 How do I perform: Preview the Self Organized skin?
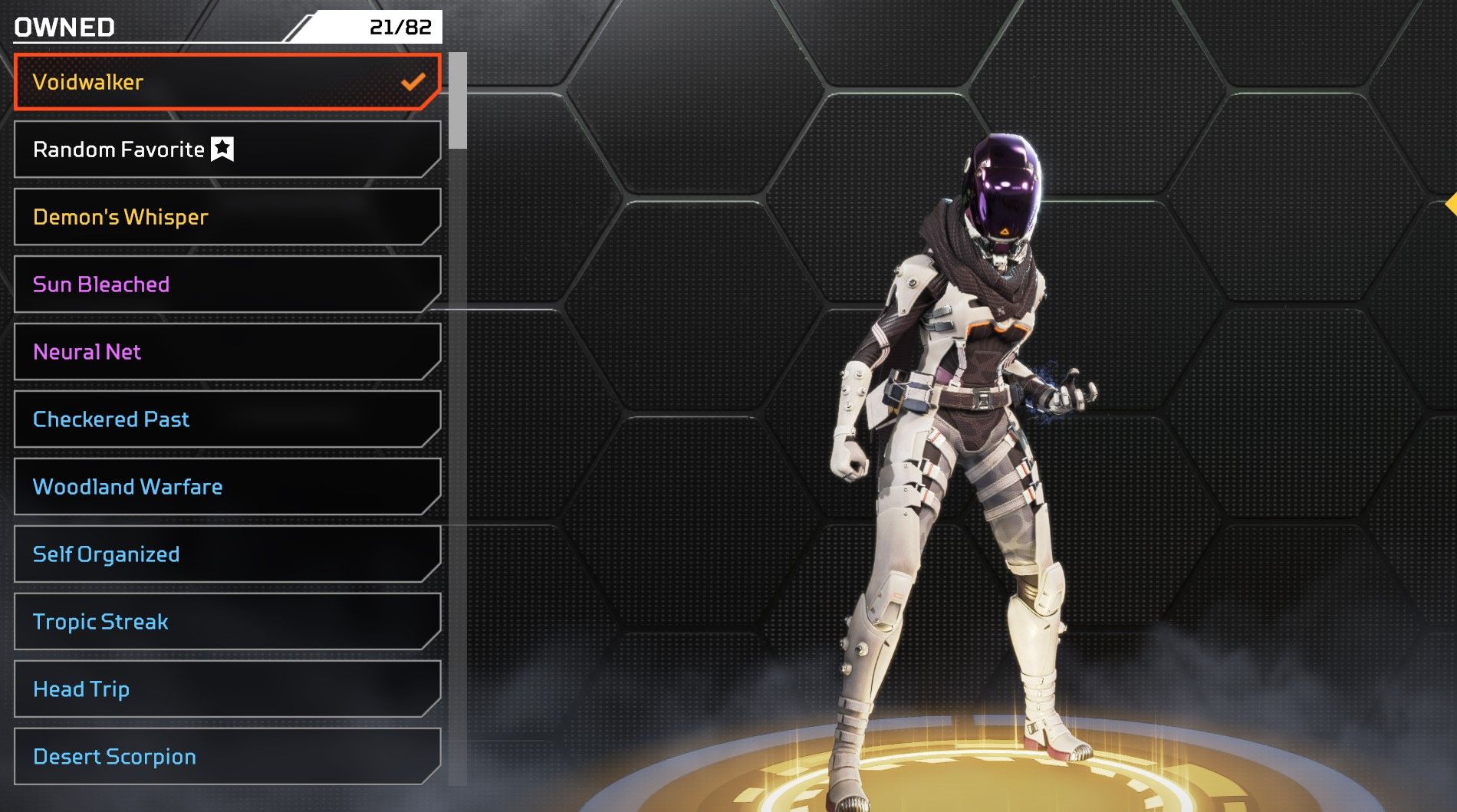[227, 554]
